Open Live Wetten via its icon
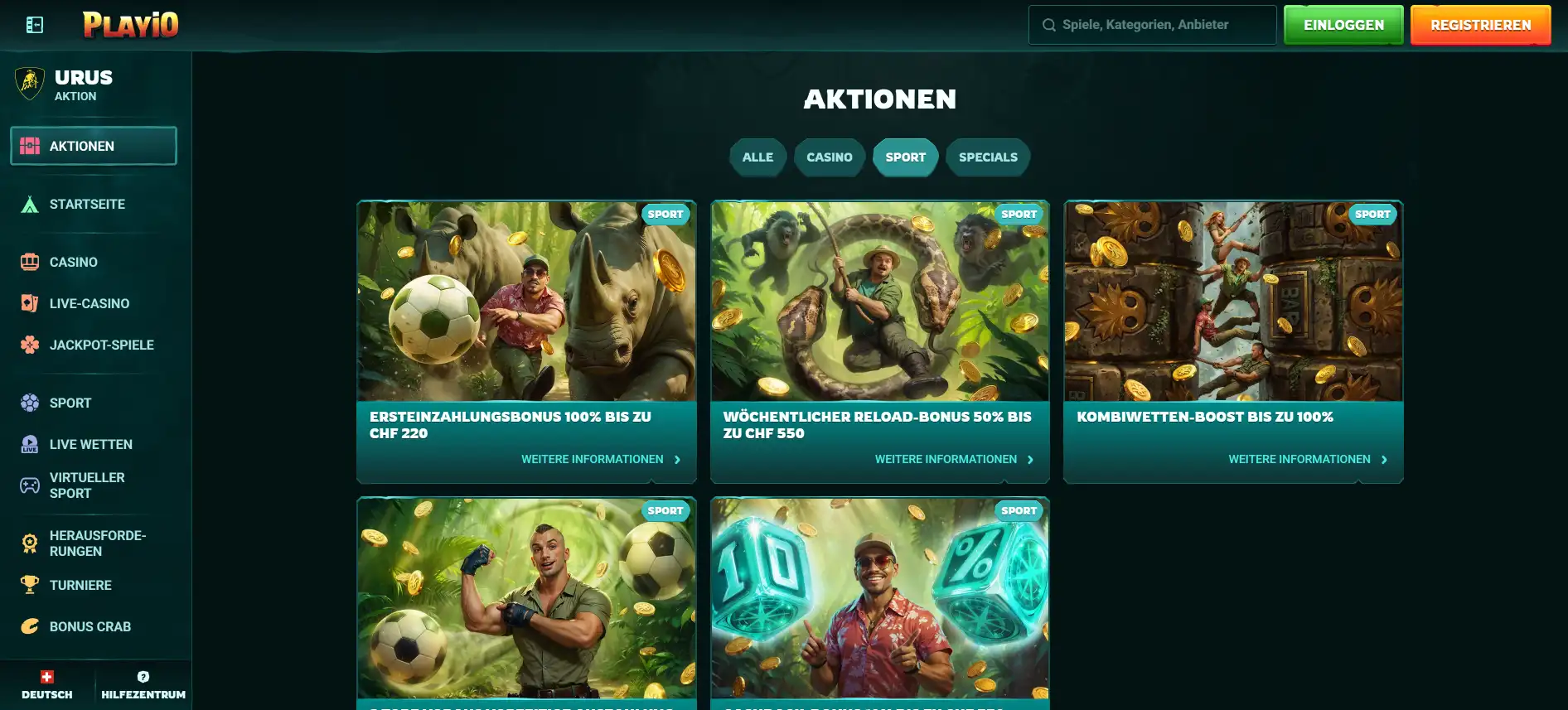This screenshot has width=1568, height=710. [30, 444]
